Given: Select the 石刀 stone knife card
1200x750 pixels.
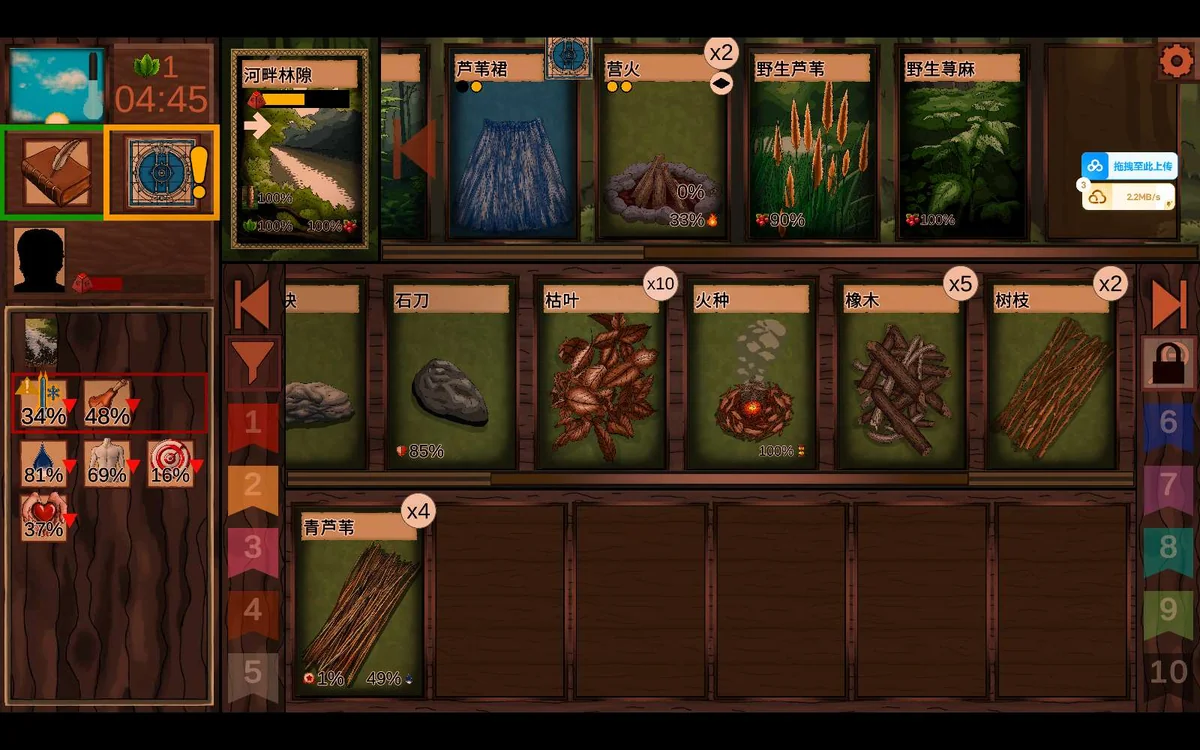Looking at the screenshot, I should (x=451, y=375).
